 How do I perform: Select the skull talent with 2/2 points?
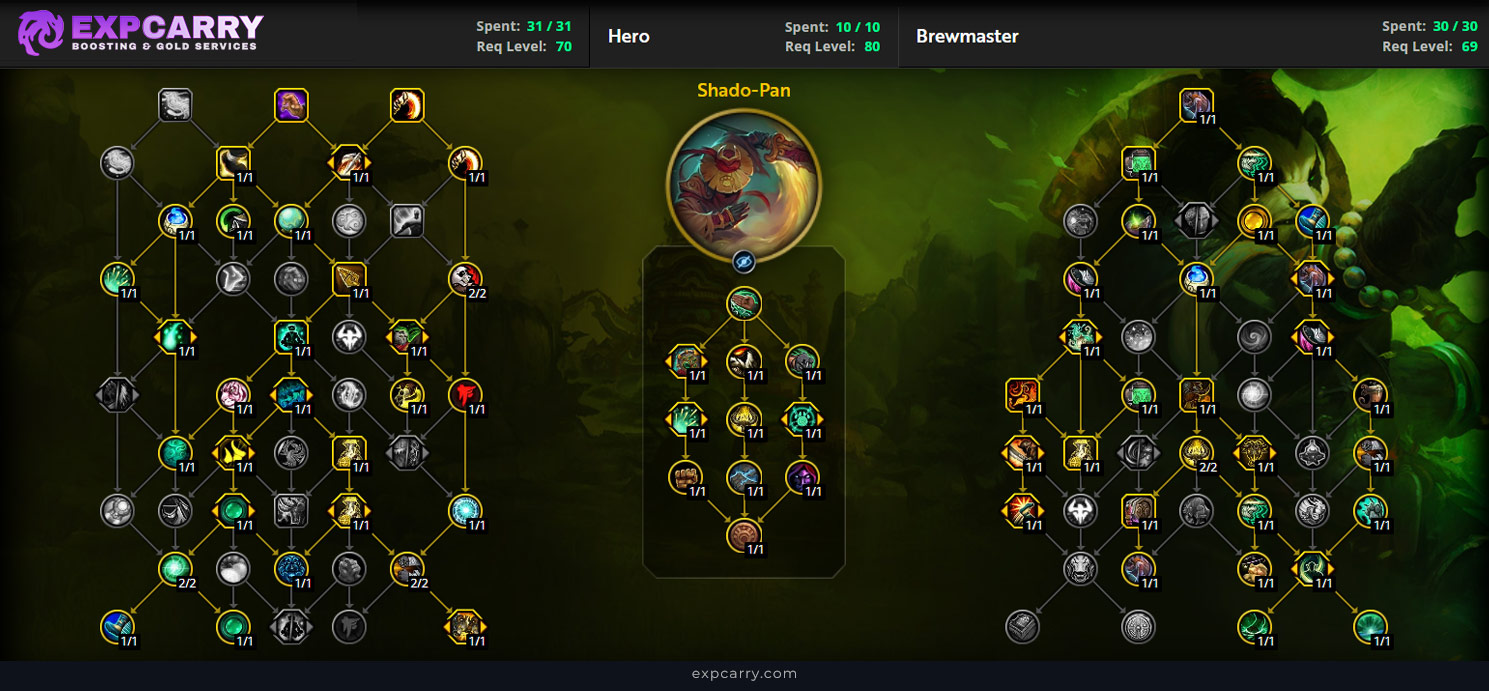tap(465, 279)
